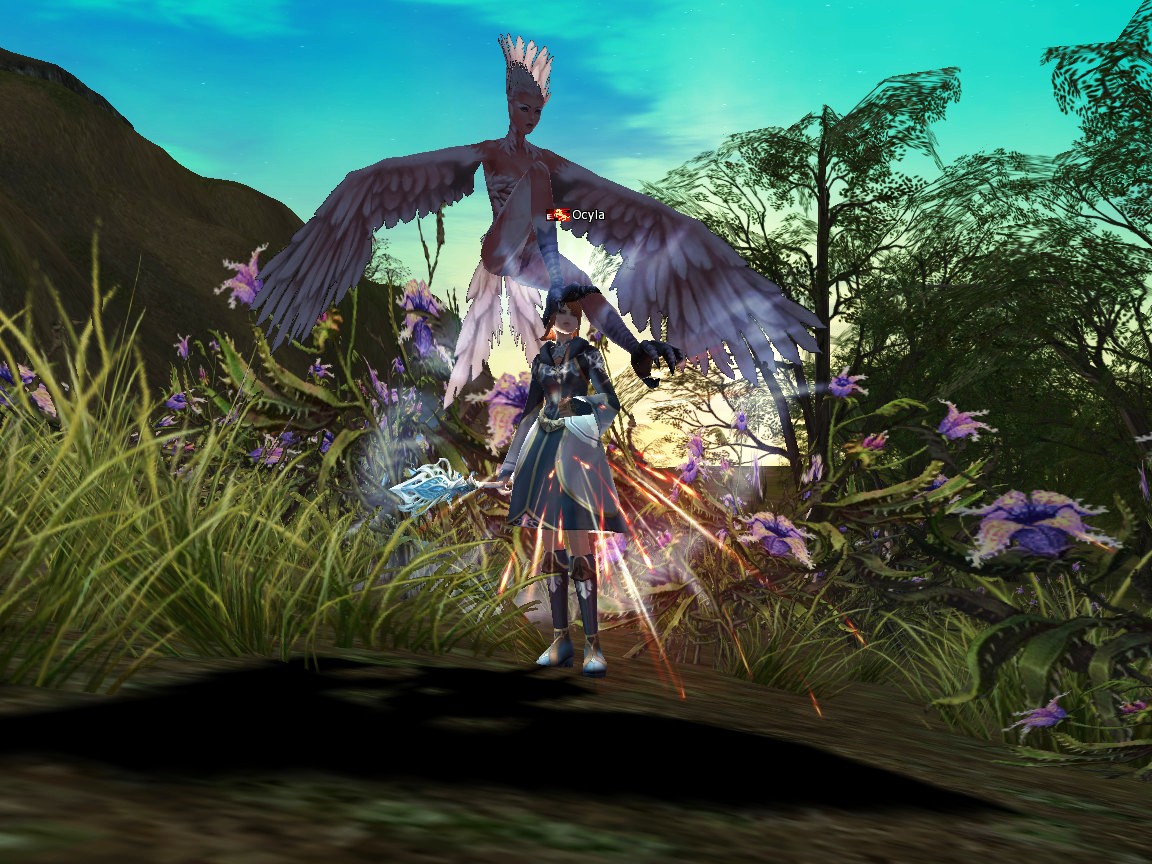
Task: Select the Ocyla character nameplate
Action: (587, 214)
